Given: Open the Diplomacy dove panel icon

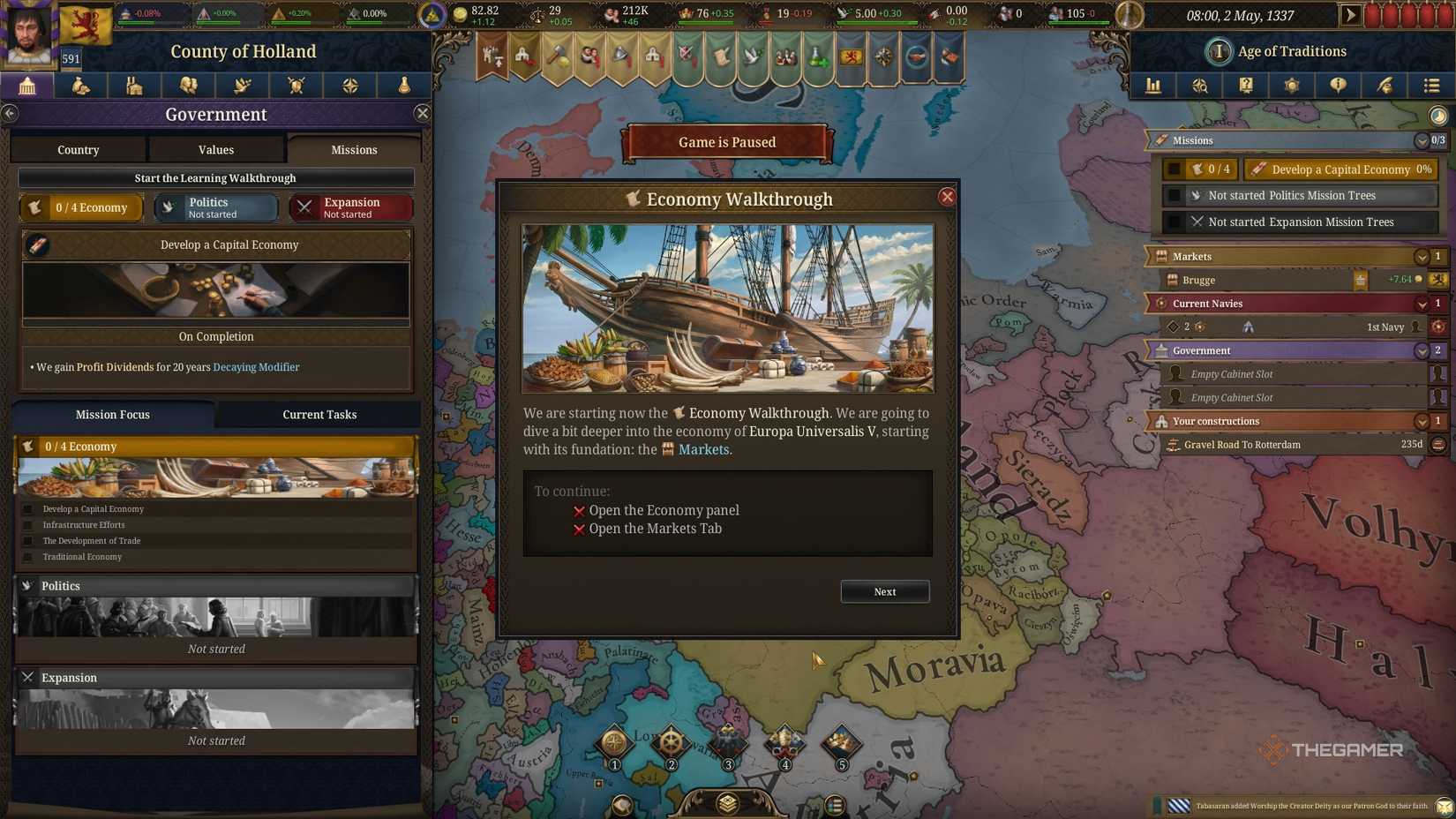Looking at the screenshot, I should pyautogui.click(x=242, y=86).
